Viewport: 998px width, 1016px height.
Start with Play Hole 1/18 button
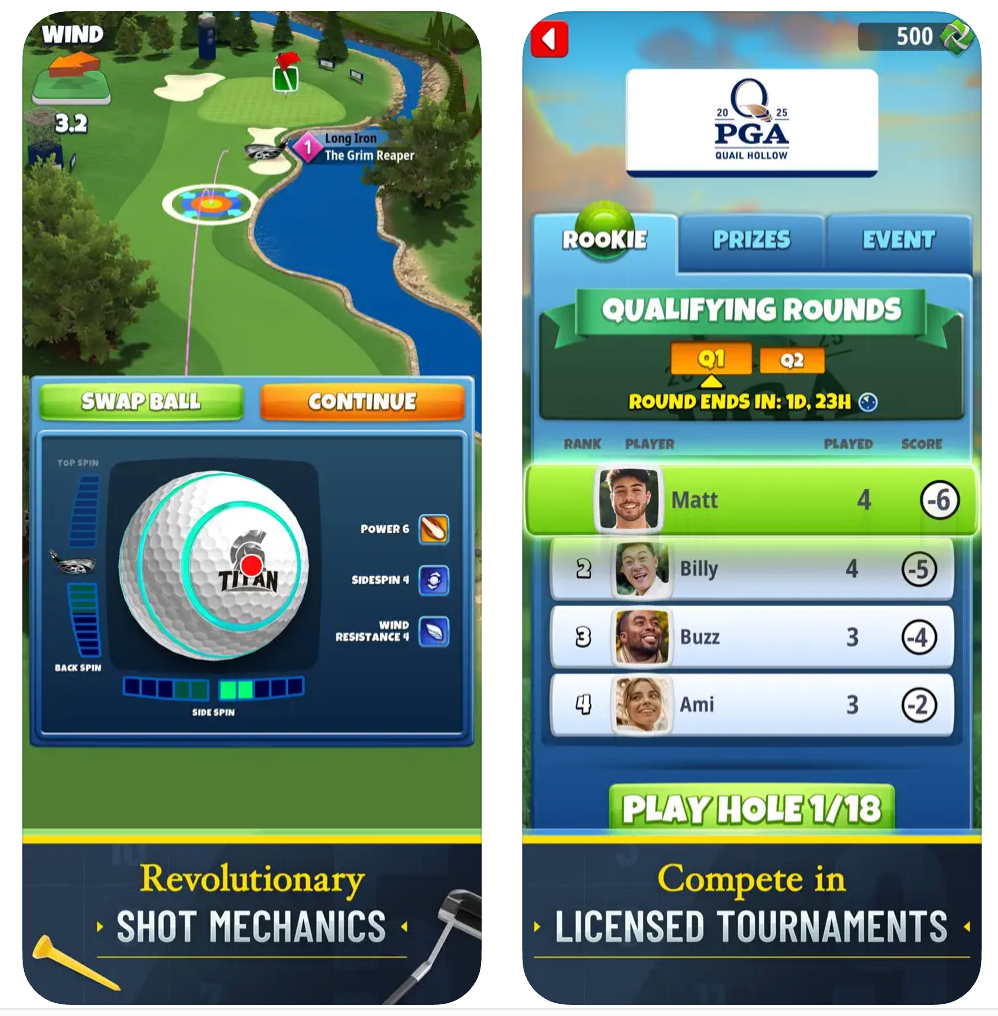coord(751,808)
